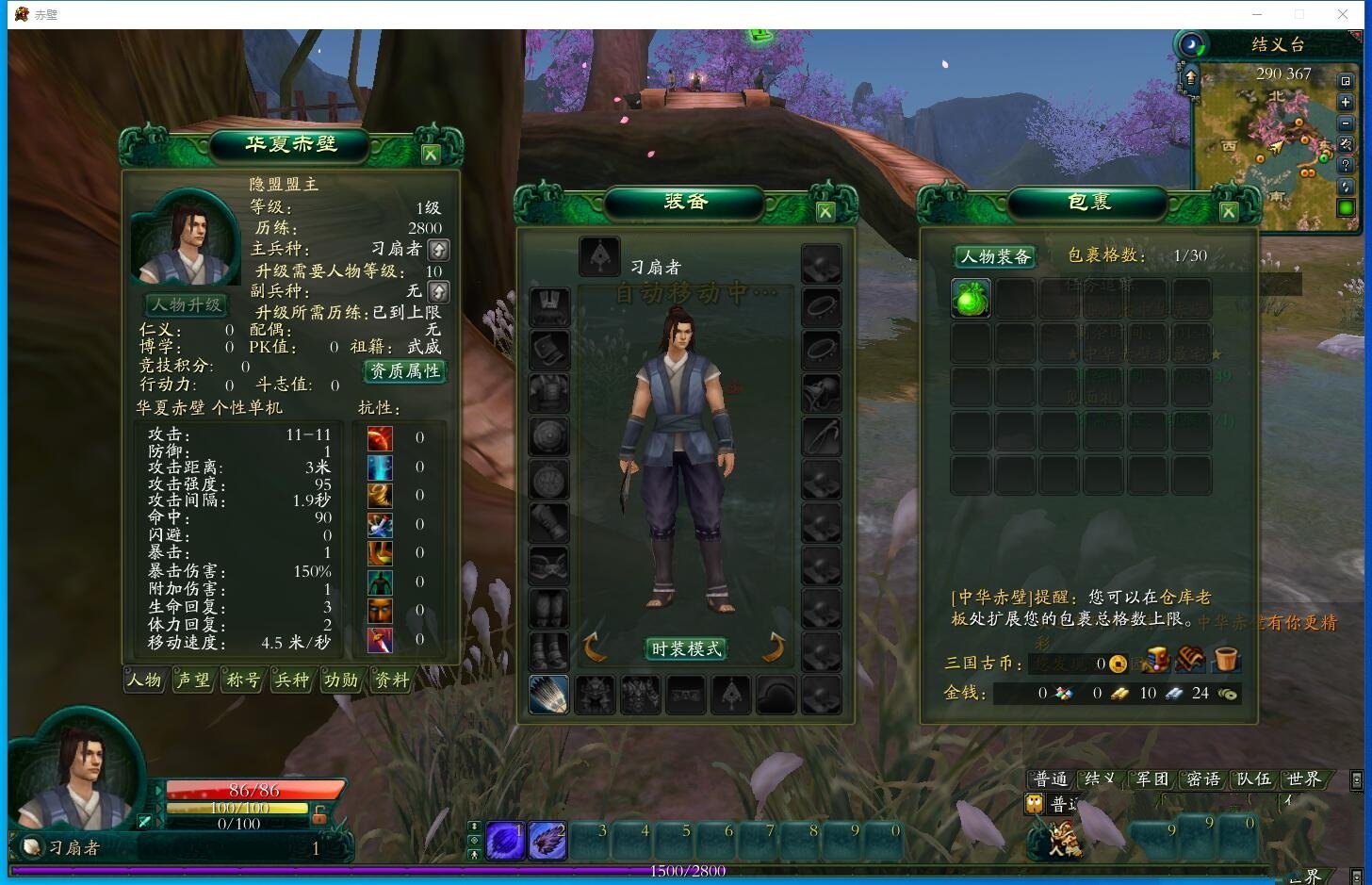Open the 资质属性 aptitude attributes
This screenshot has width=1372, height=885.
coord(404,371)
